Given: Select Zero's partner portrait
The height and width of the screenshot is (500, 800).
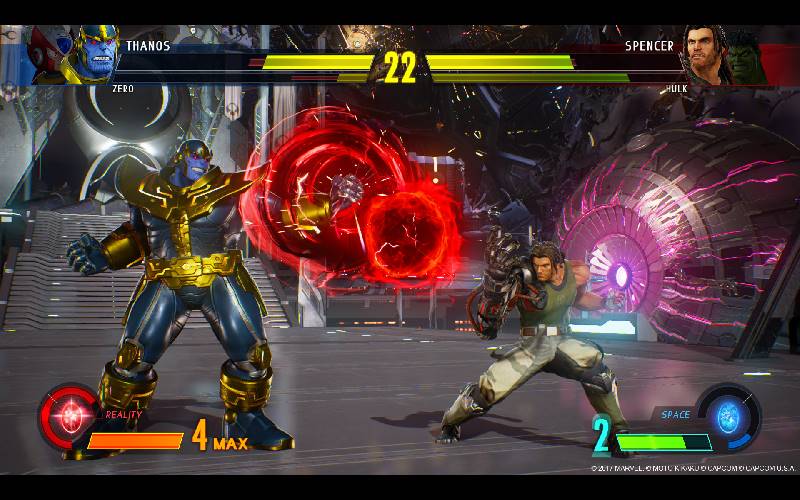Looking at the screenshot, I should tap(46, 55).
